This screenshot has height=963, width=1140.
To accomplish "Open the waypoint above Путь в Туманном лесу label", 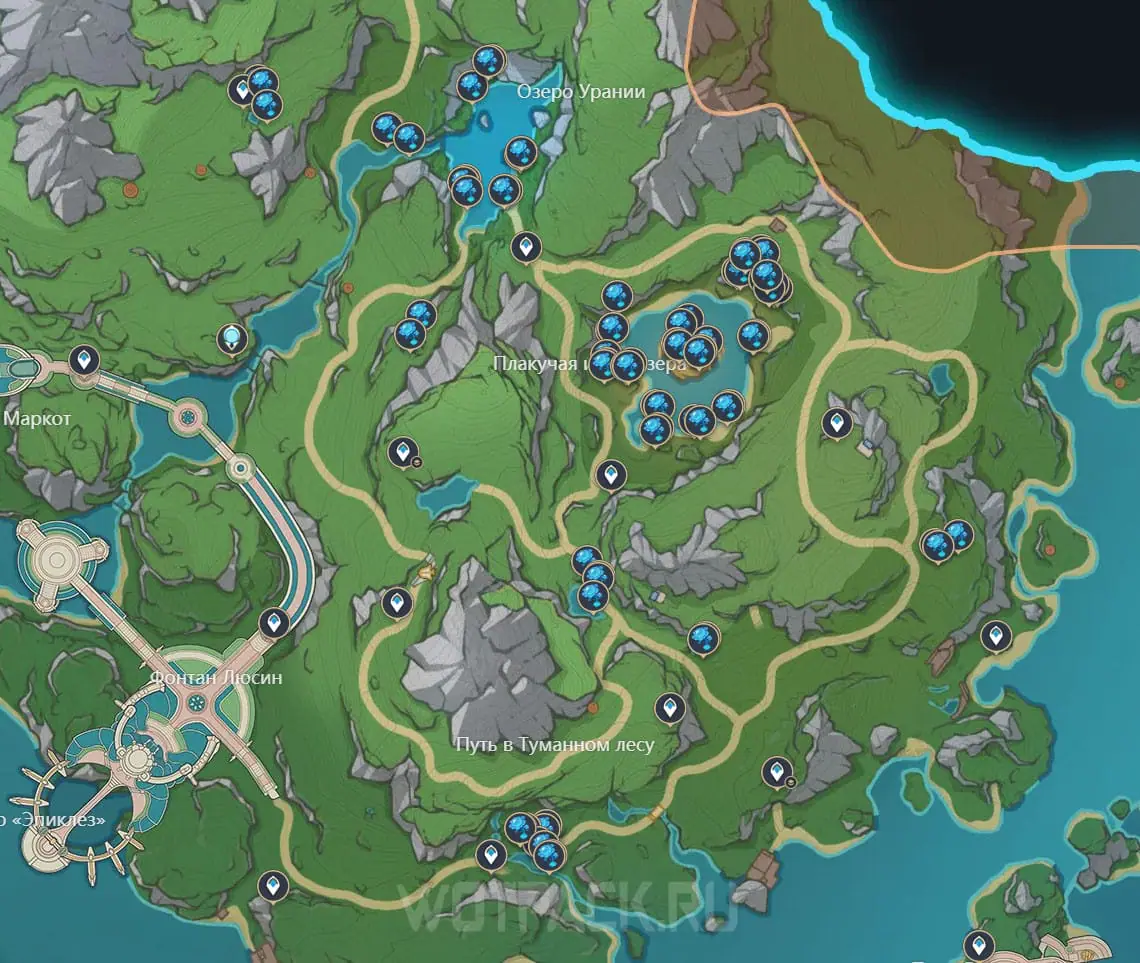I will [x=669, y=709].
